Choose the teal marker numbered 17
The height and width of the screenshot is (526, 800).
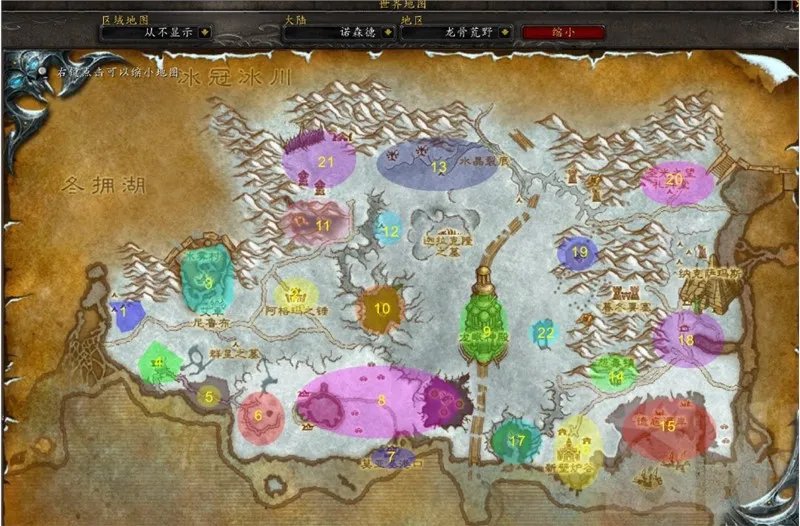516,439
